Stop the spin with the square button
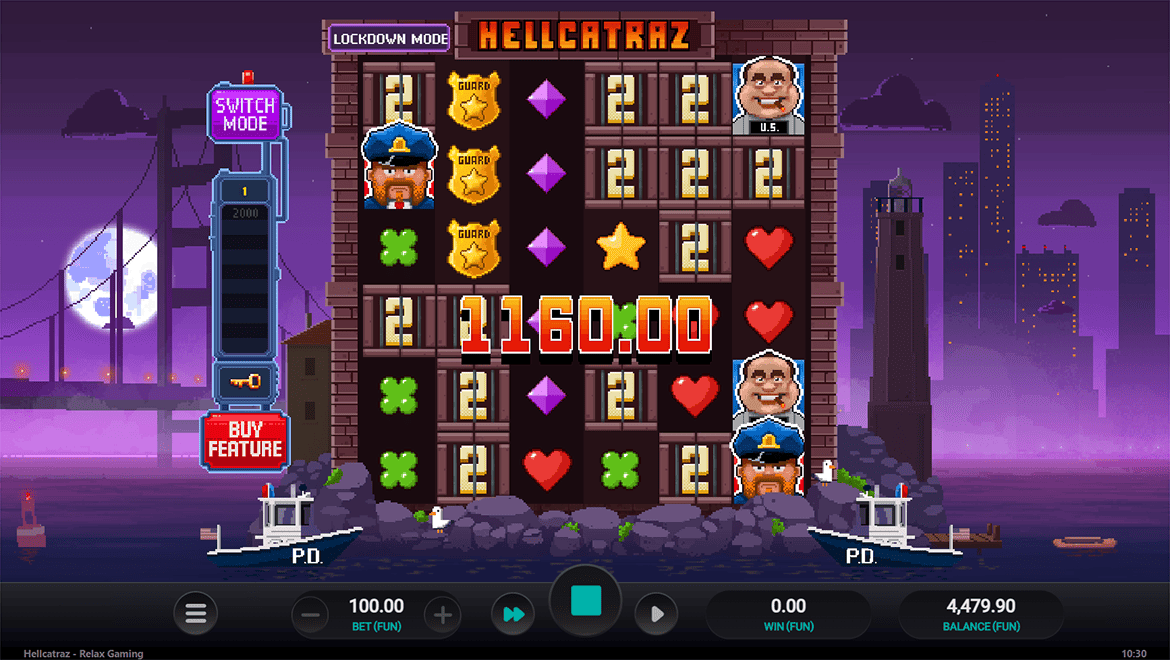The width and height of the screenshot is (1170, 660). pyautogui.click(x=585, y=601)
